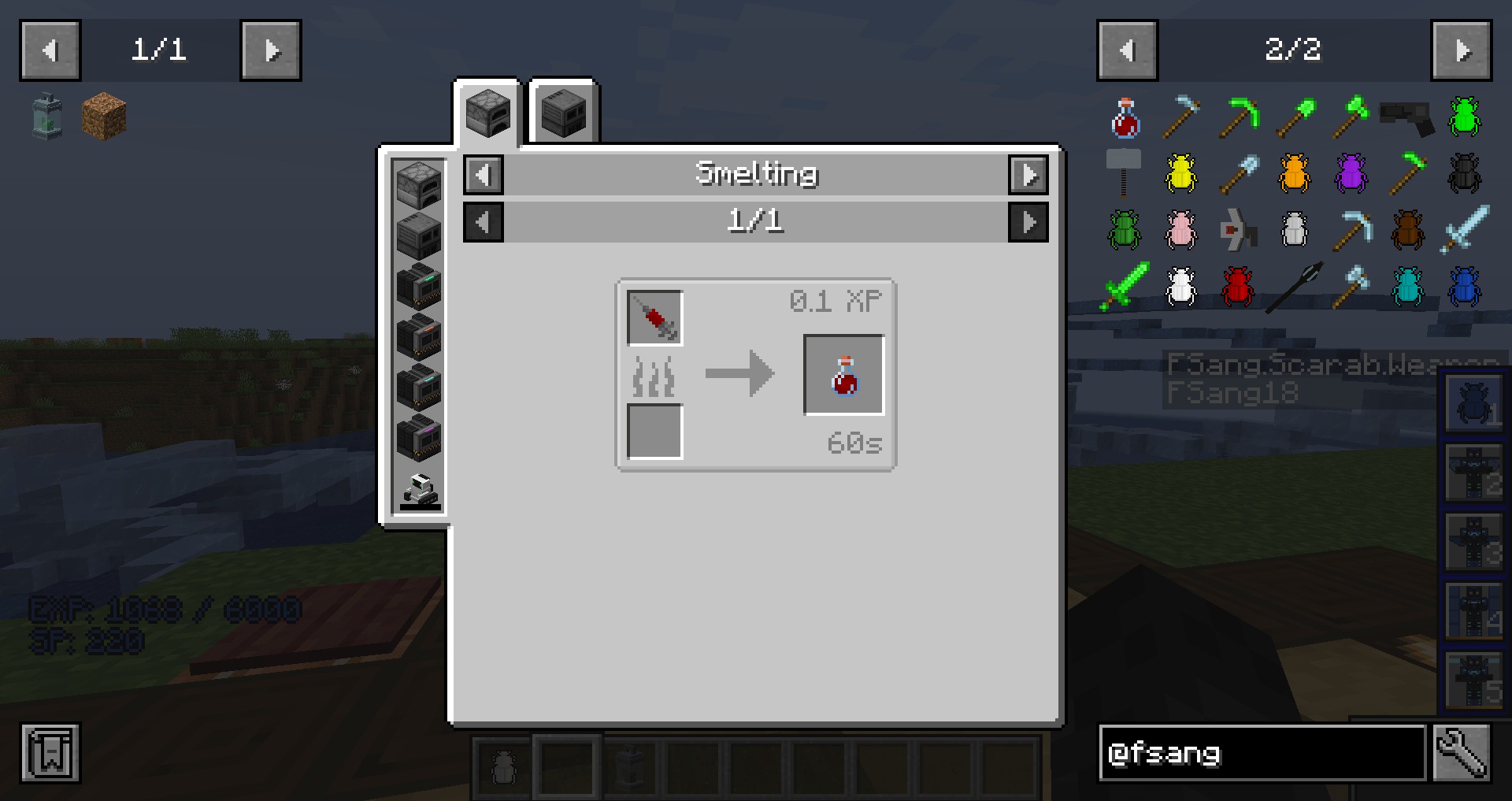Screen dimensions: 1512x801
Task: Go to previous recipe category before Smelting
Action: [x=484, y=174]
